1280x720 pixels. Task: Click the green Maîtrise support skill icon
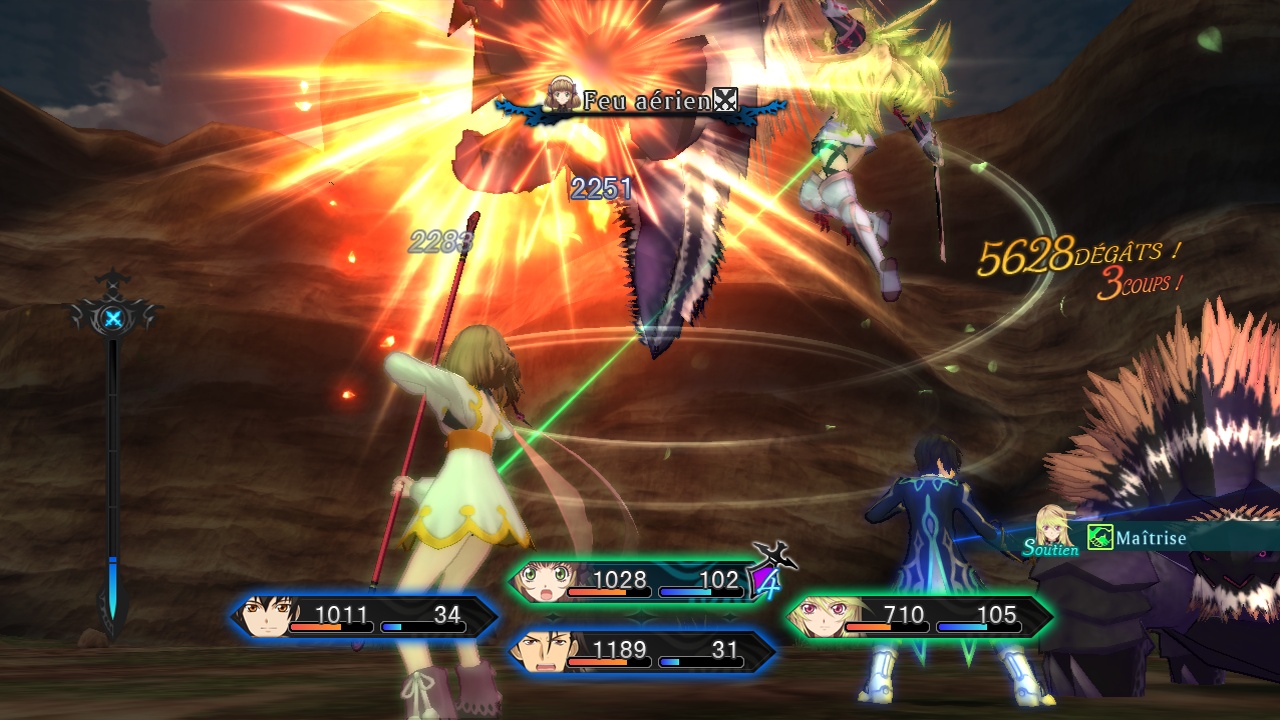pos(1100,538)
